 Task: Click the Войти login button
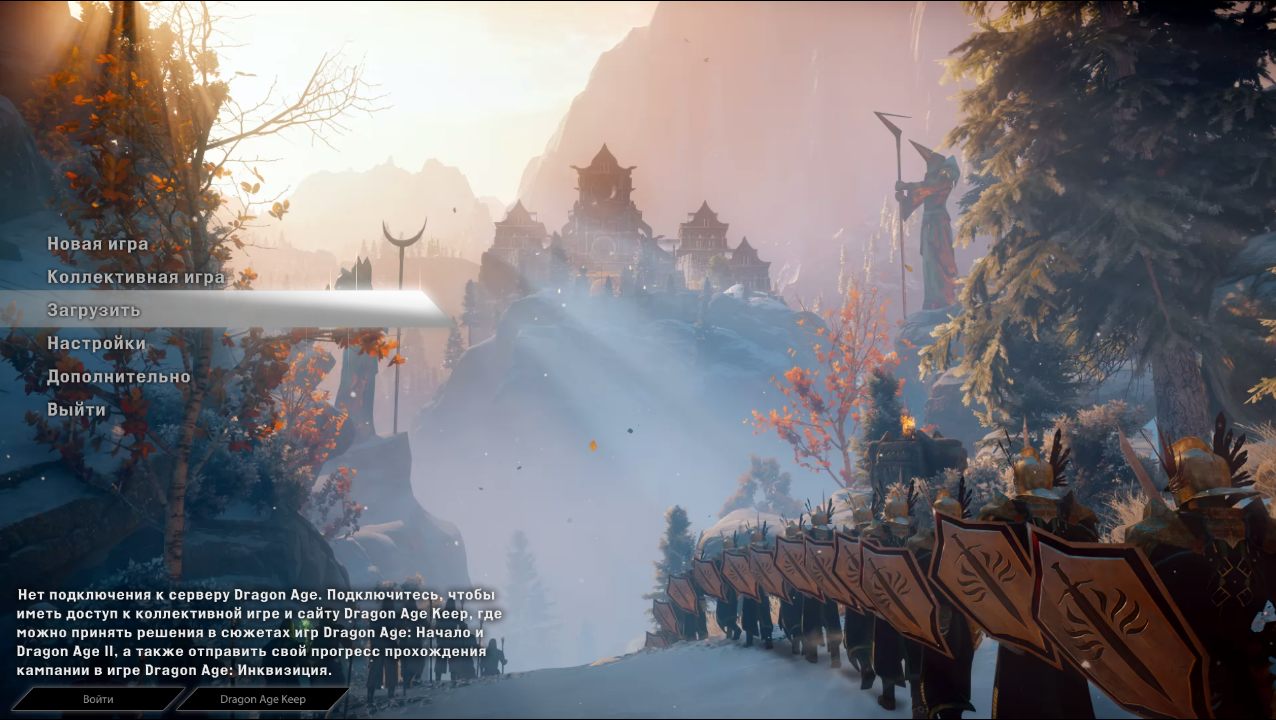(x=98, y=699)
